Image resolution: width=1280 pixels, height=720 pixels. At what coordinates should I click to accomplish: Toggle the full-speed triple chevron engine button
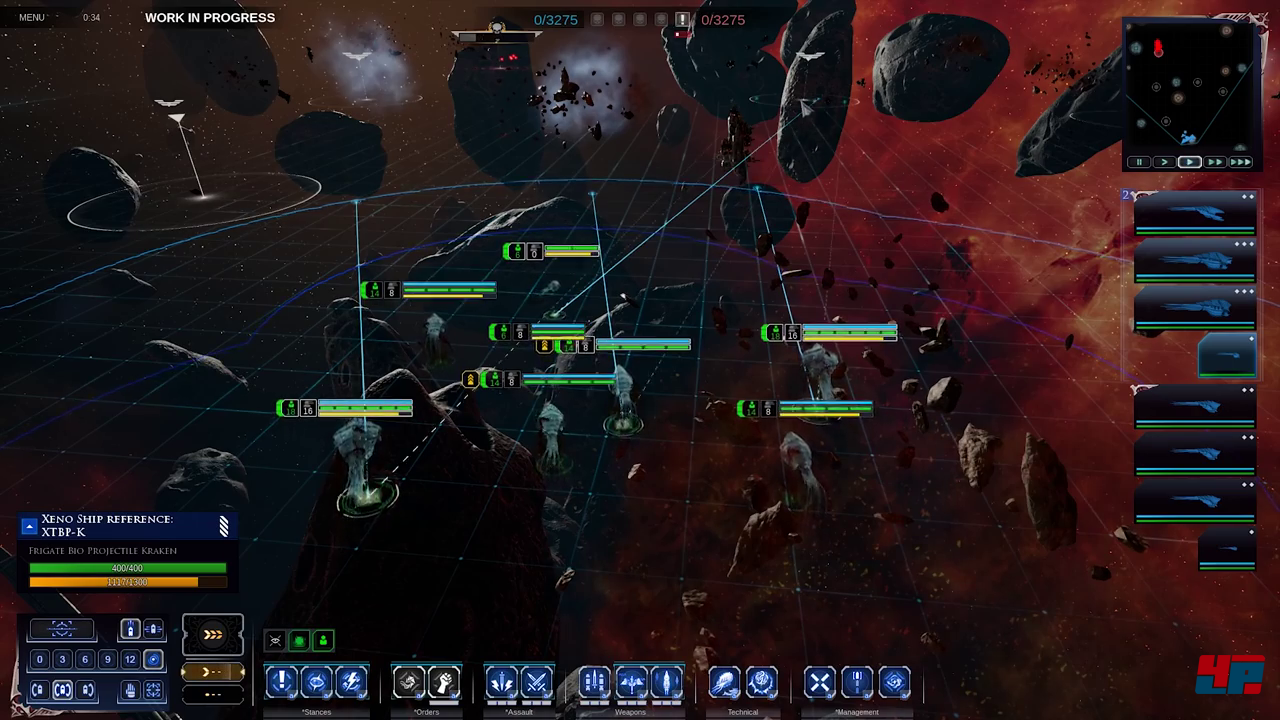point(212,634)
